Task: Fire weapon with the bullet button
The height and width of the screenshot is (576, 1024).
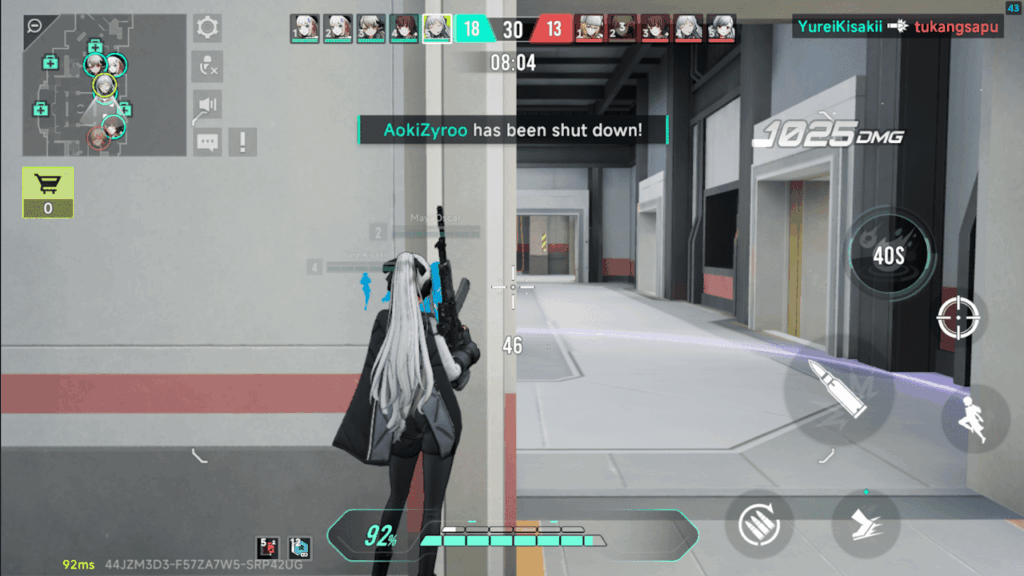Action: 838,388
